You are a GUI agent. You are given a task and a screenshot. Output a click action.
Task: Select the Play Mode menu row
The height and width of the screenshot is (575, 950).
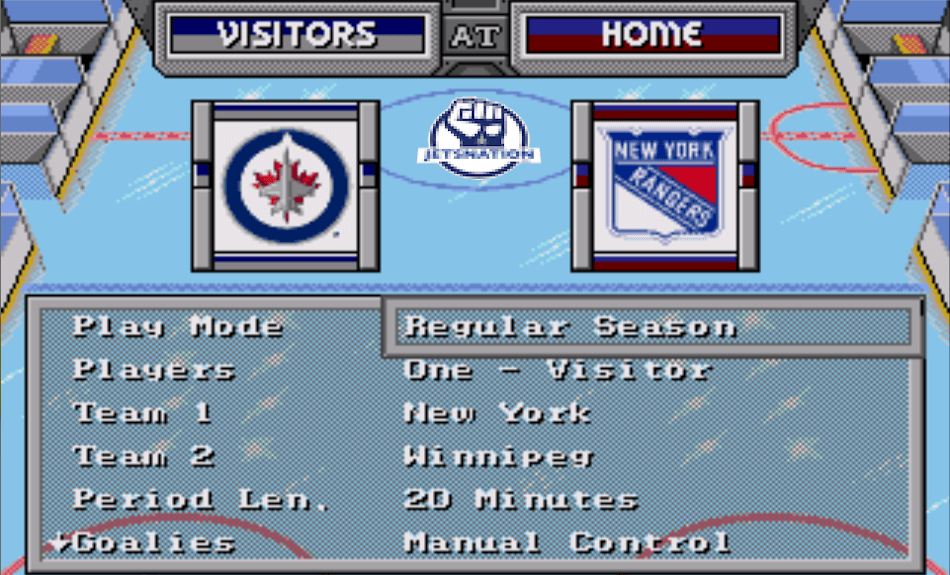point(178,327)
